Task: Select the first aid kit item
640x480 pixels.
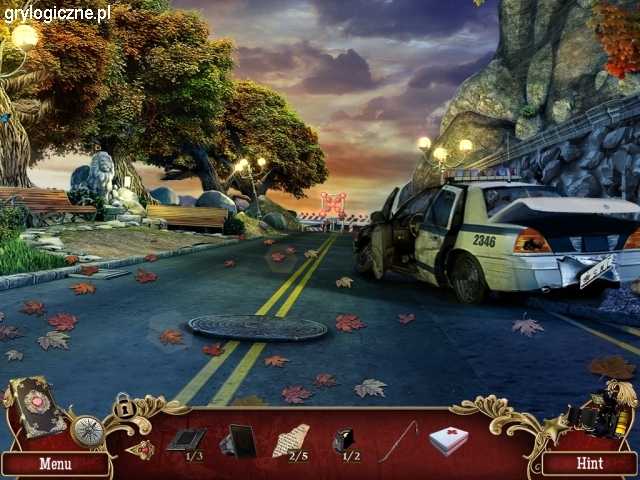Action: tap(449, 439)
